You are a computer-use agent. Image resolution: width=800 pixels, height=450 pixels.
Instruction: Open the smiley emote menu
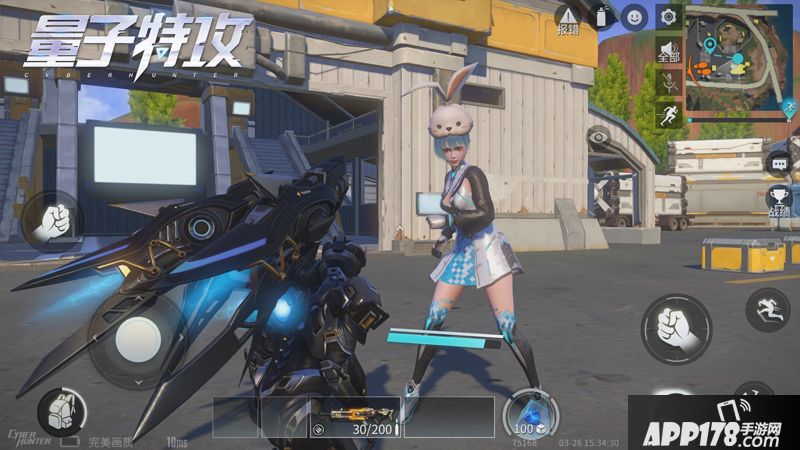pyautogui.click(x=634, y=16)
